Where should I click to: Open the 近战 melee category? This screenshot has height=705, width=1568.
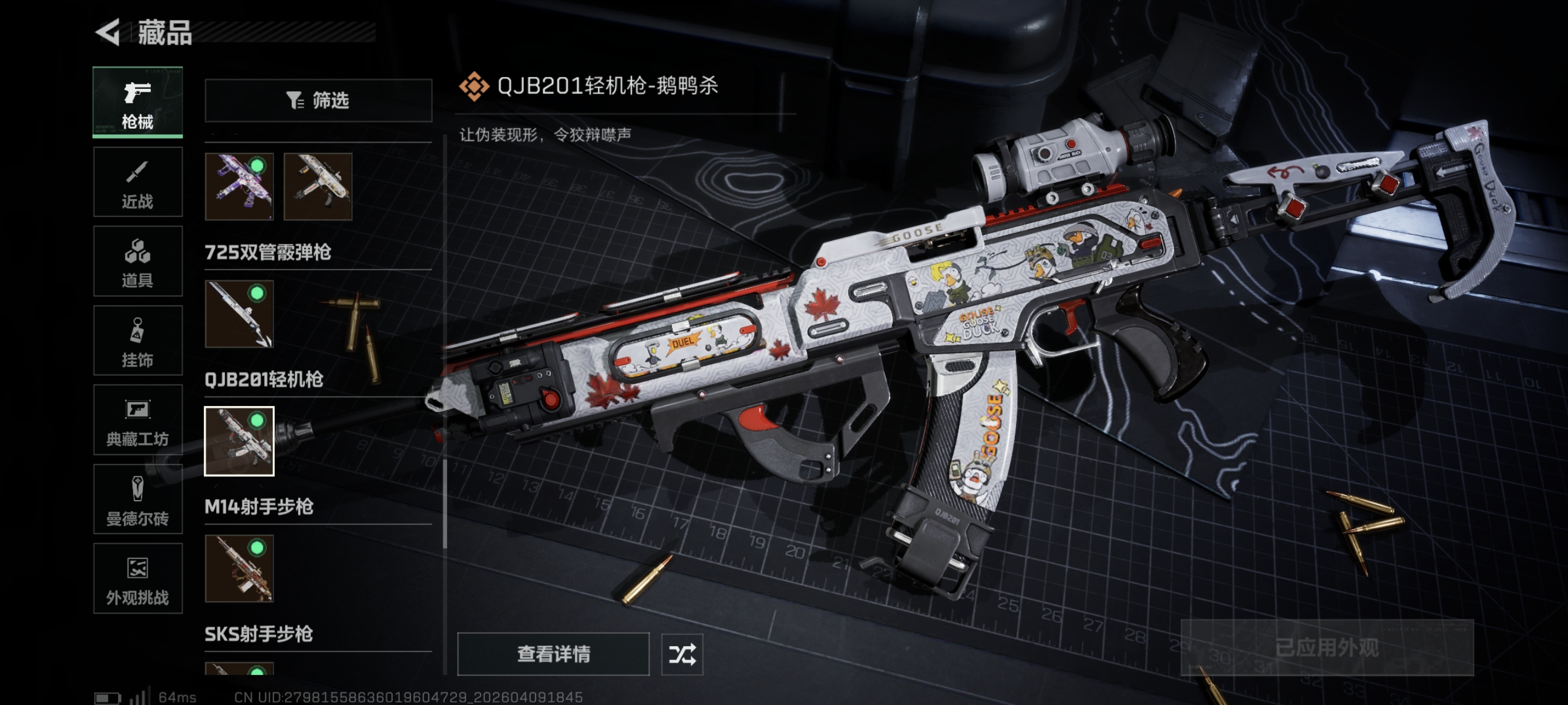[x=137, y=182]
